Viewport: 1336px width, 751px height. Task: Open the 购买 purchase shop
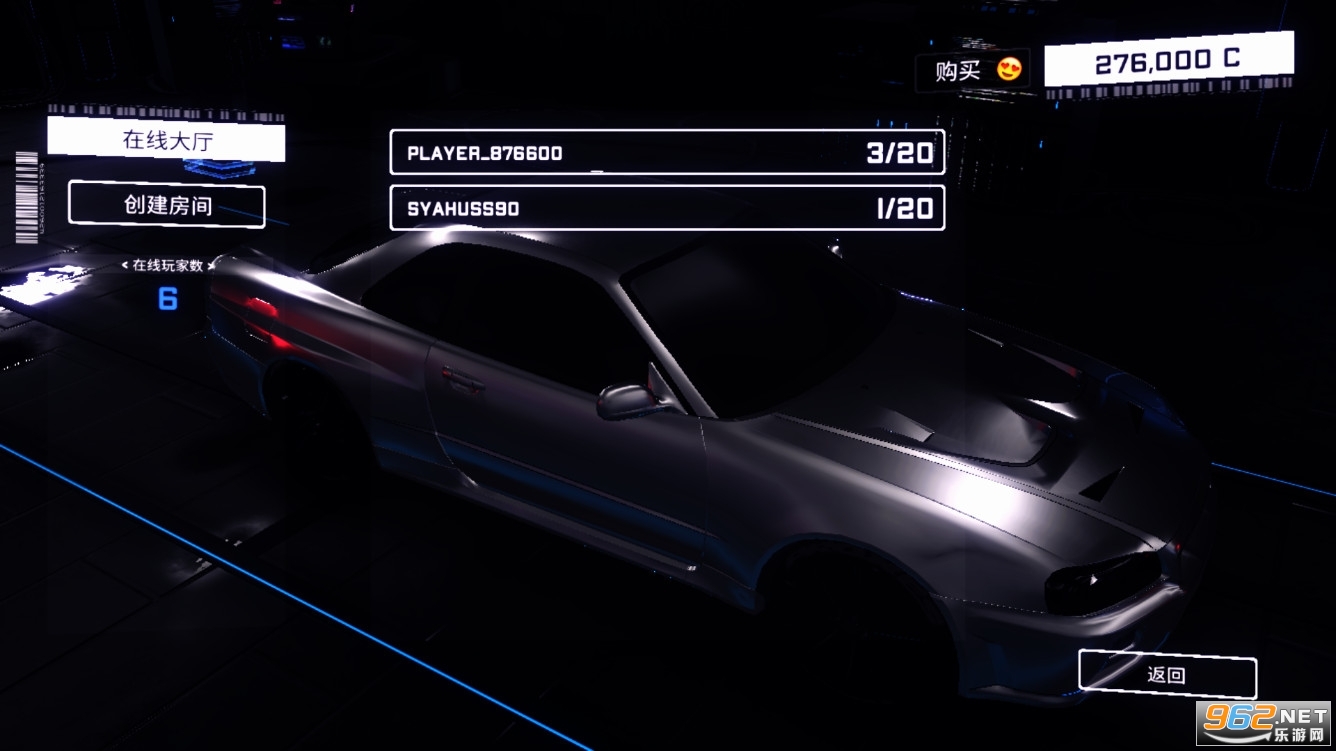[x=972, y=70]
